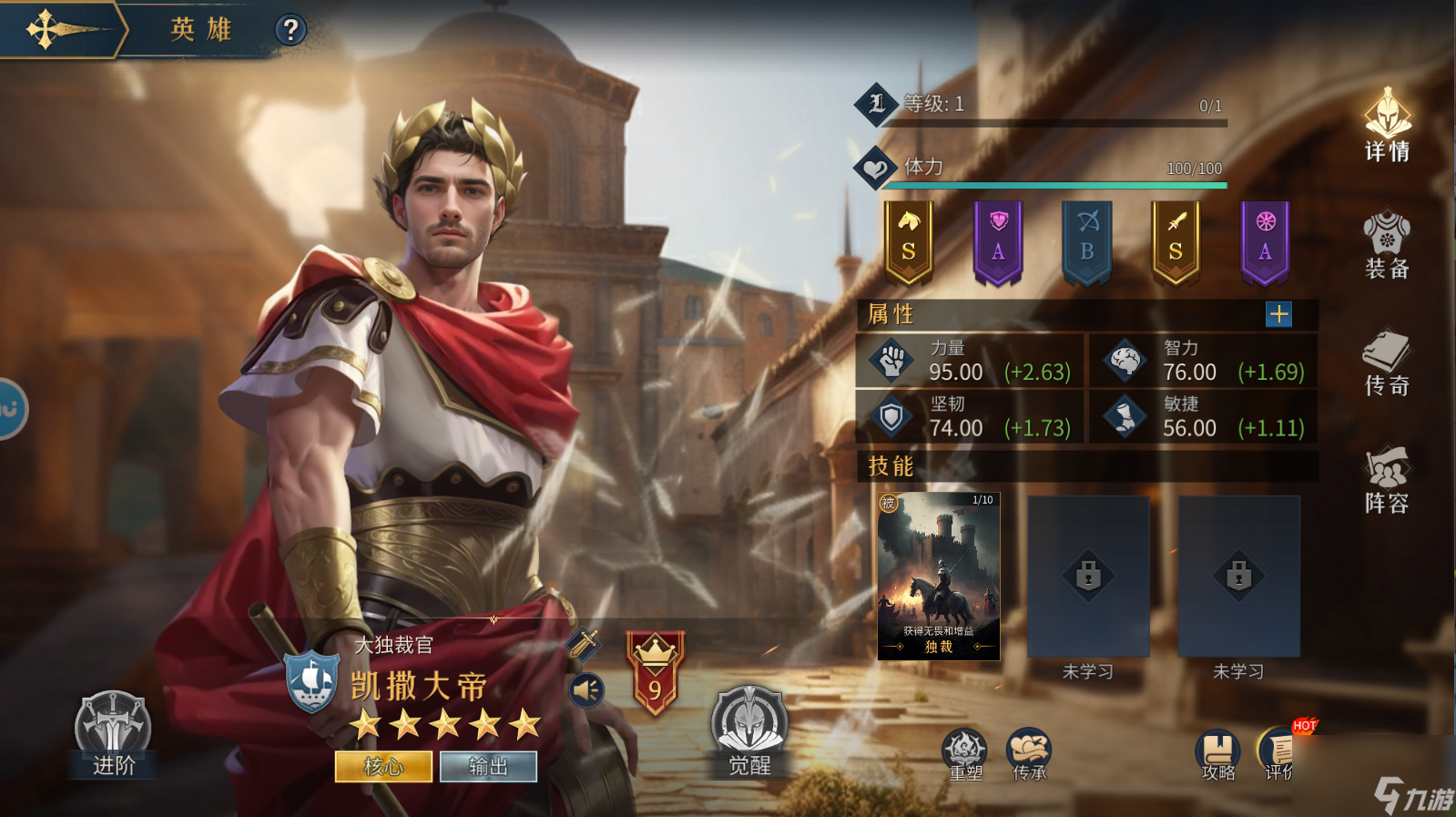
Task: Select the gold 核心 core tag
Action: (383, 767)
